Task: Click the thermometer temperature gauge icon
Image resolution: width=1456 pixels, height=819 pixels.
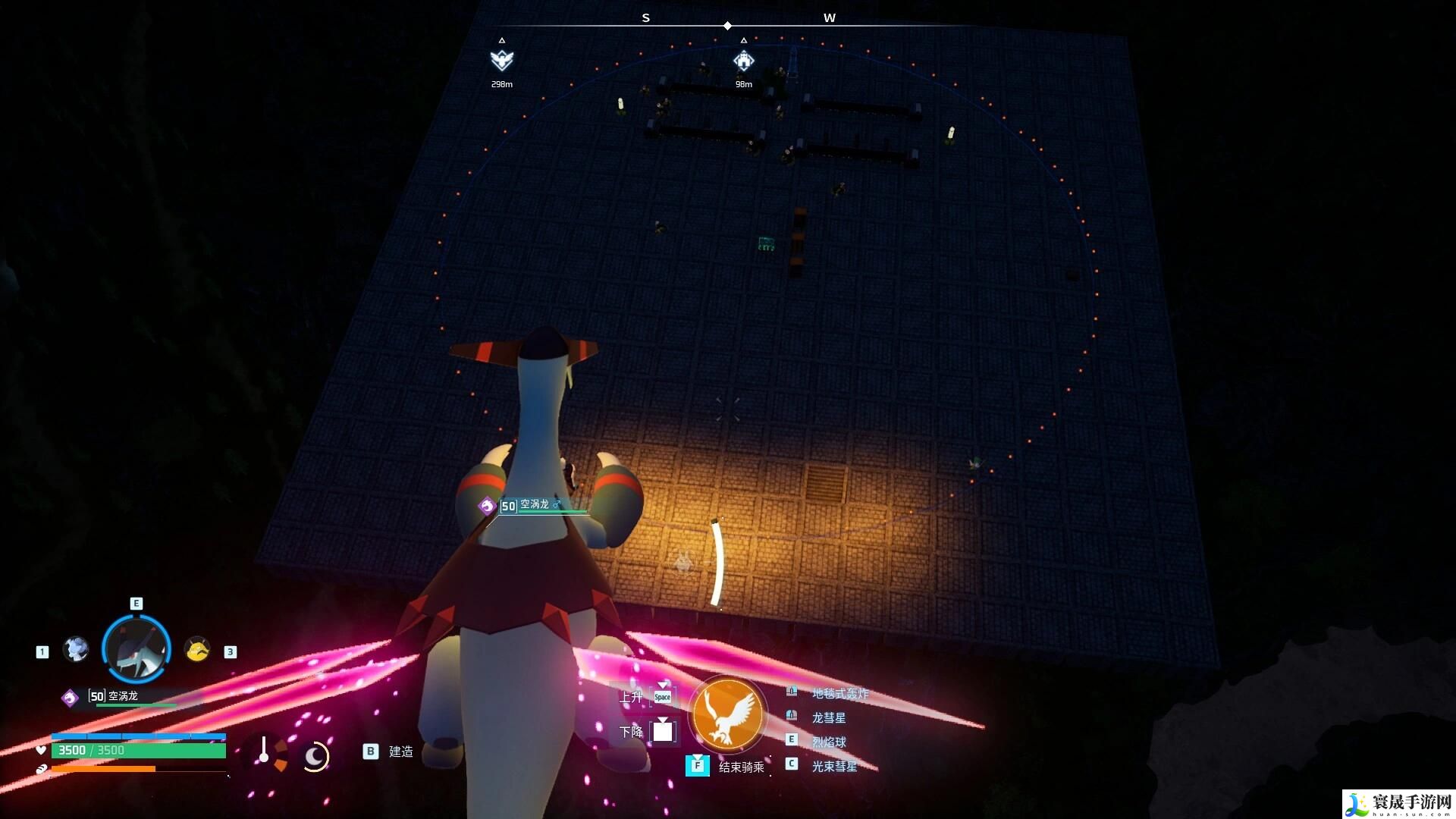Action: [264, 750]
